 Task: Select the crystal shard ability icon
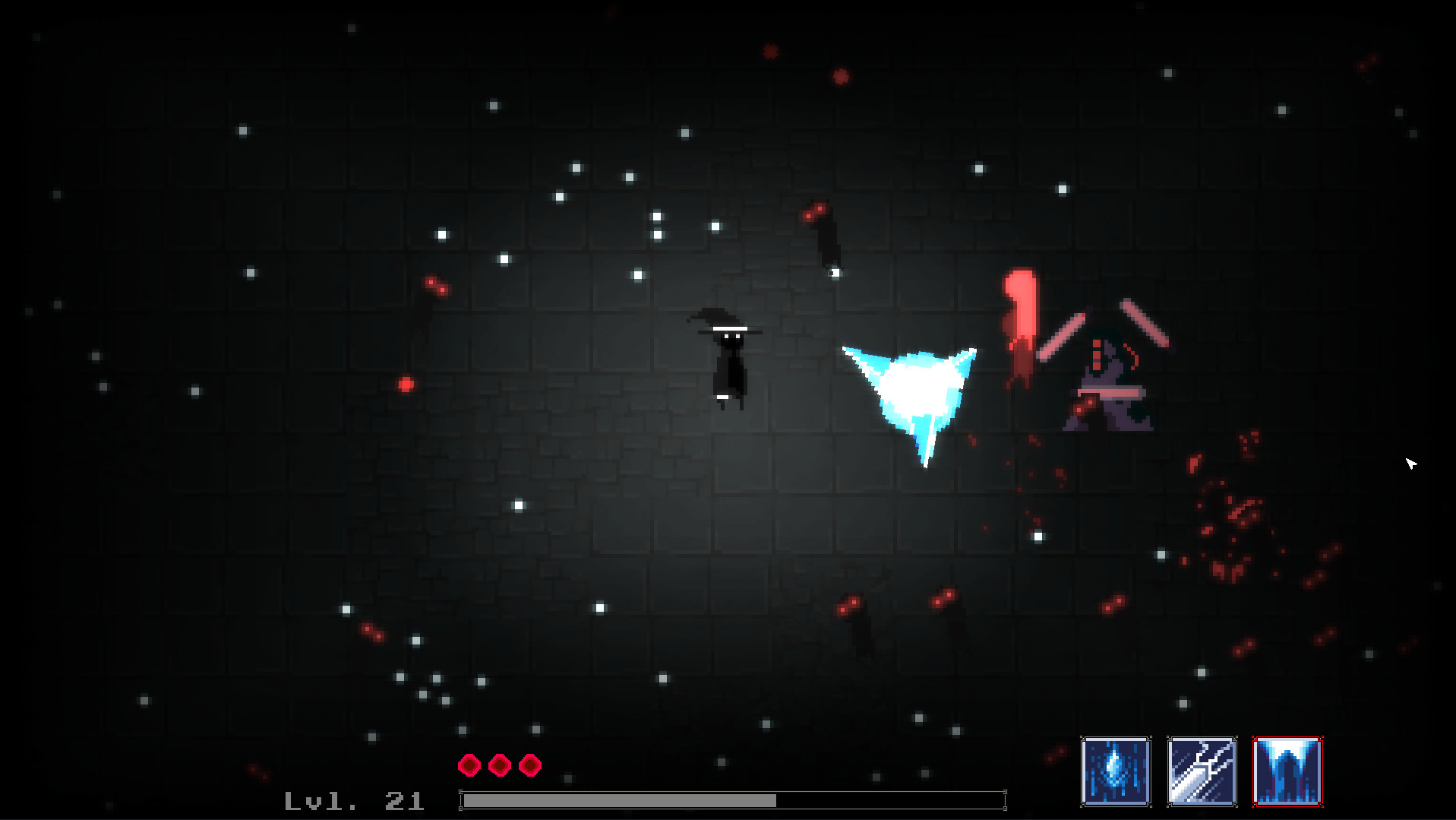[x=1114, y=771]
